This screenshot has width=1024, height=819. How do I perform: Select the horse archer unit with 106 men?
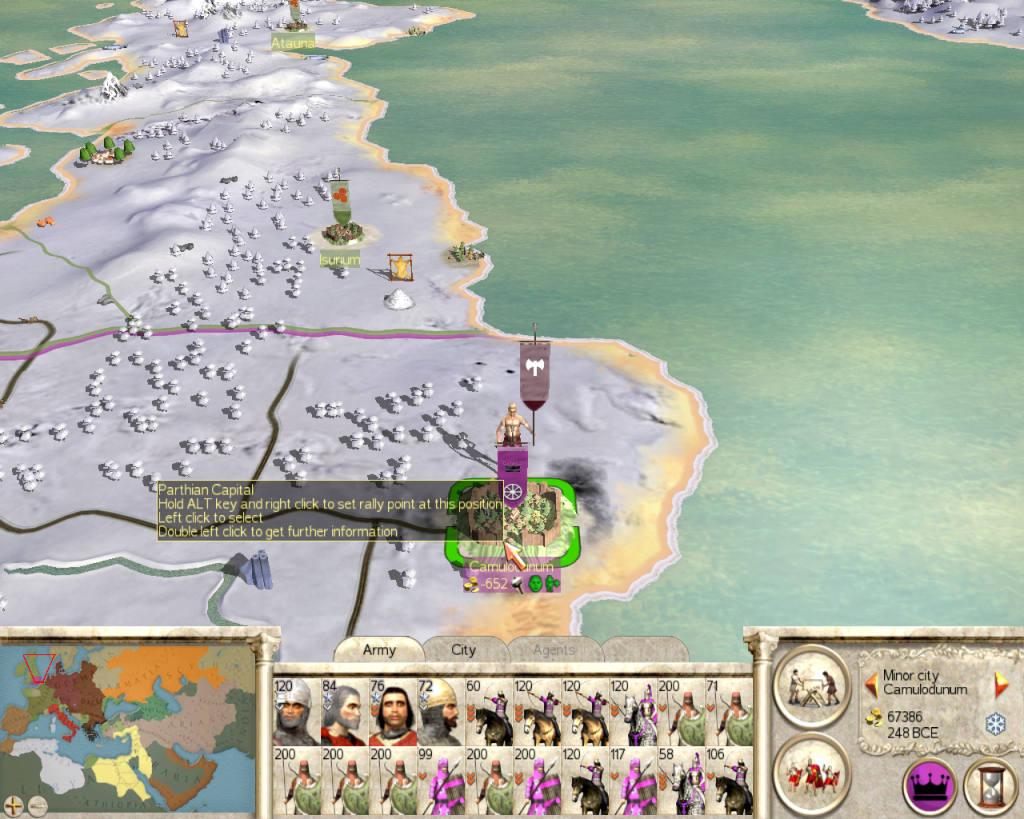point(729,781)
